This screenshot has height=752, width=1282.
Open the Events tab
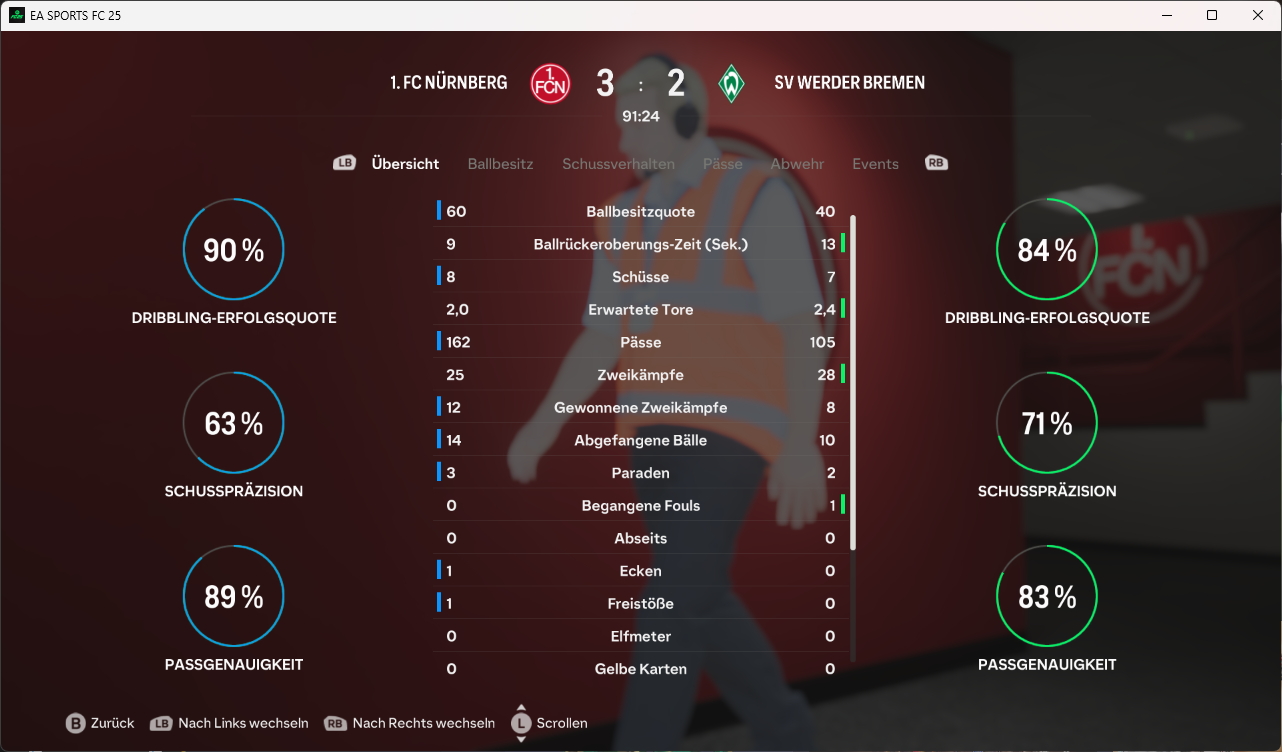coord(875,164)
